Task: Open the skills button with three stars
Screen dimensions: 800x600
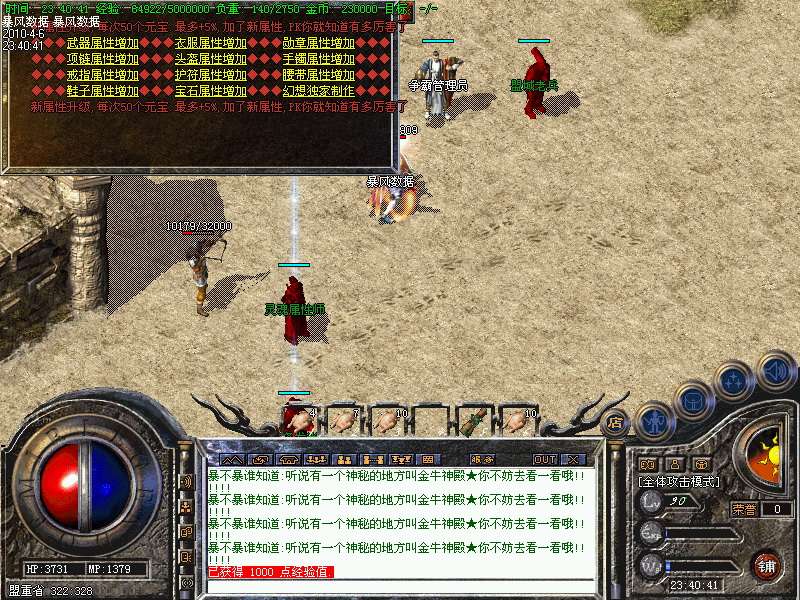Action: click(735, 380)
